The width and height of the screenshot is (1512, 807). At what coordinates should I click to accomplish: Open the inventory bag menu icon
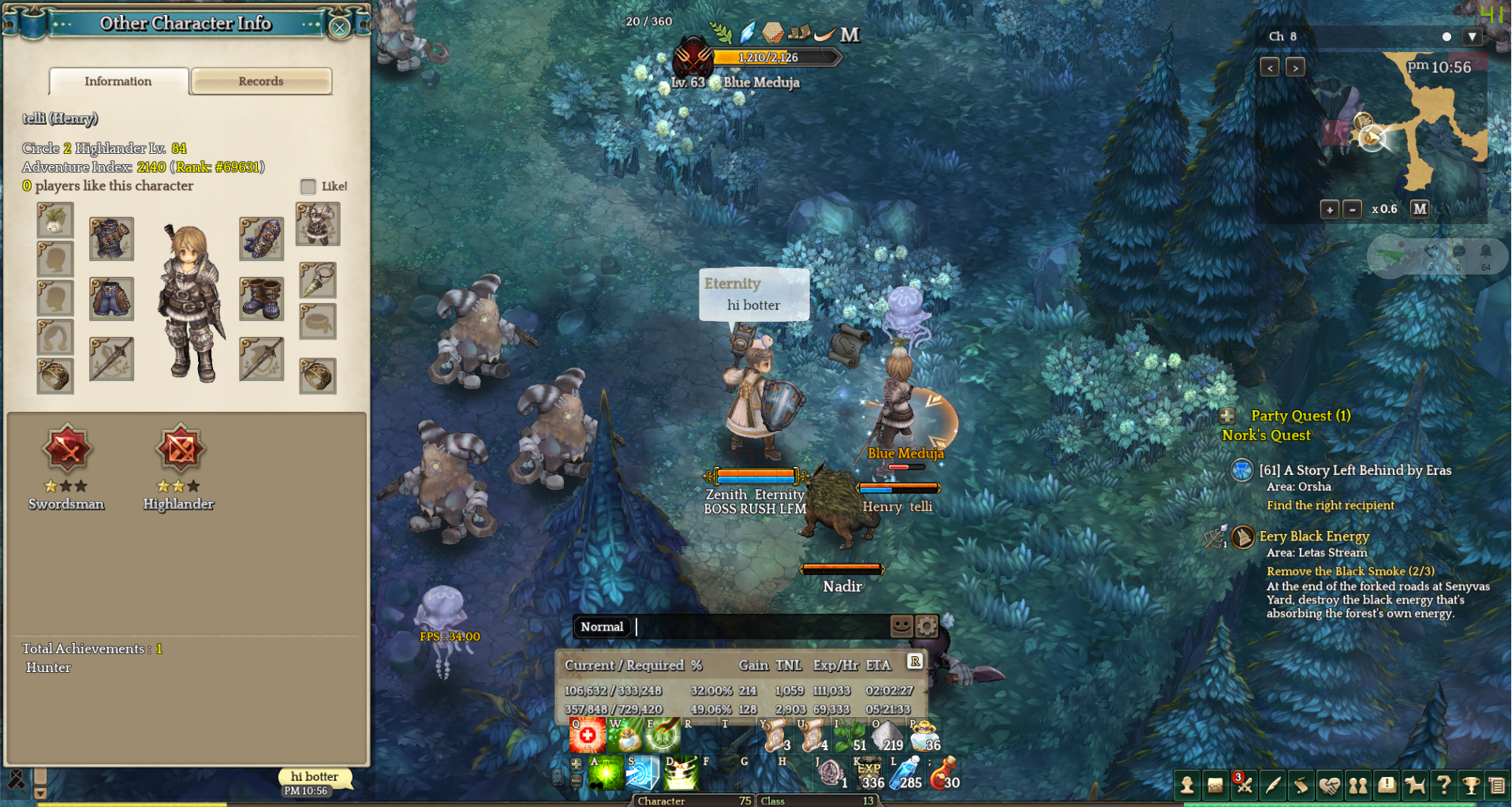click(x=1215, y=785)
